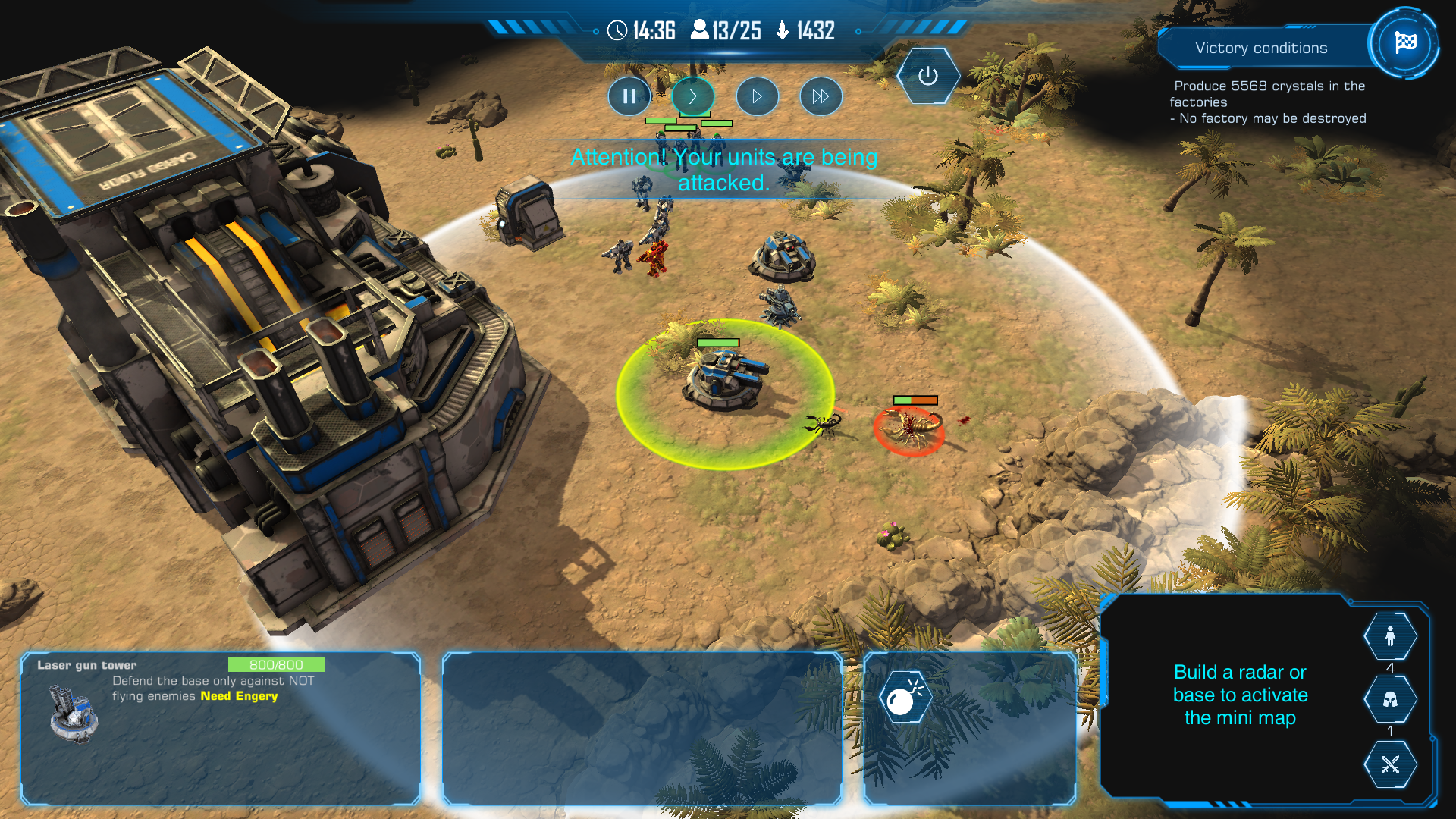Toggle the Victory conditions header panel
Viewport: 1456px width, 819px height.
coord(1260,48)
